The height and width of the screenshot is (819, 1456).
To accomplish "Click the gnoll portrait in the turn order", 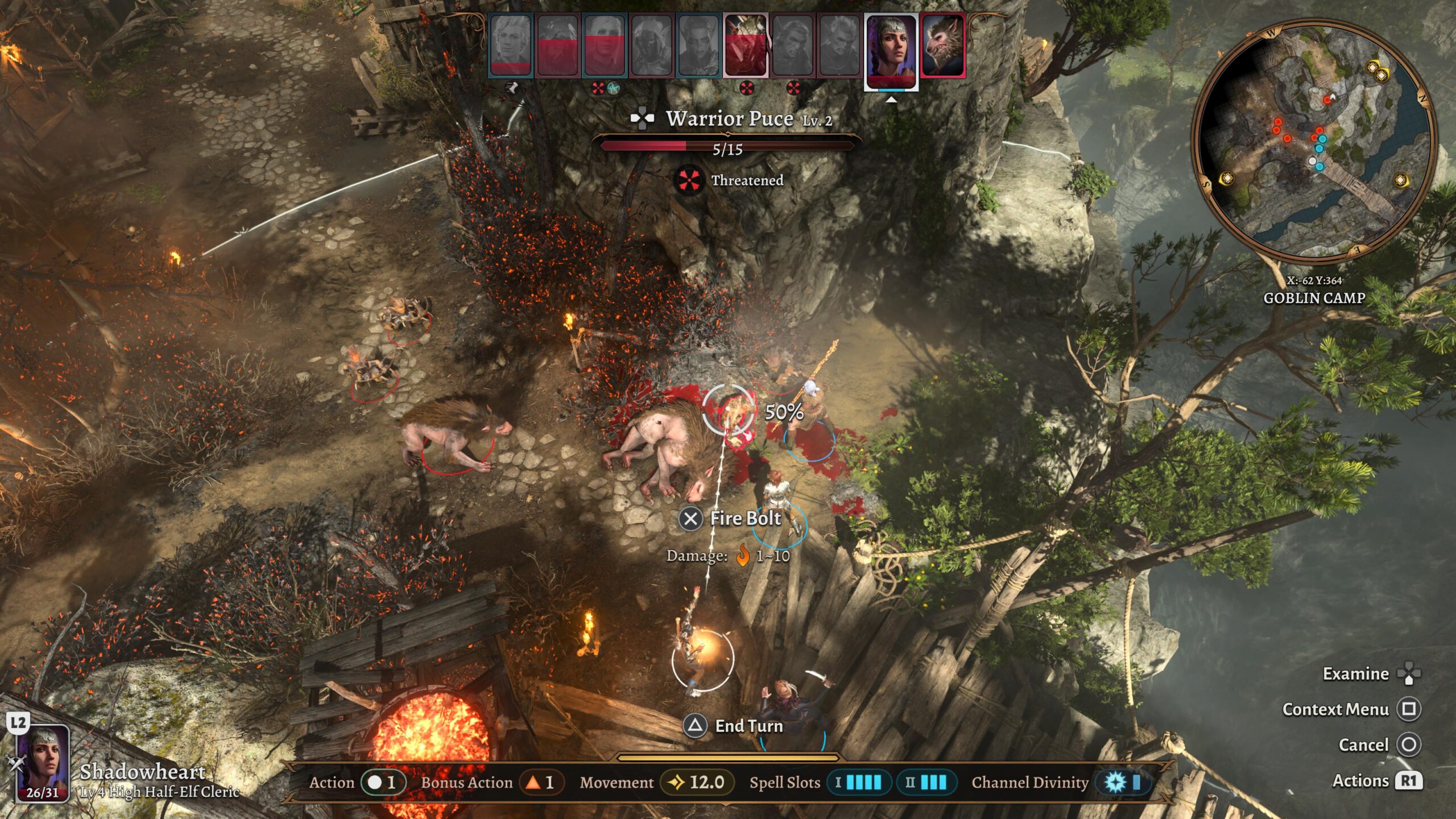I will point(942,45).
